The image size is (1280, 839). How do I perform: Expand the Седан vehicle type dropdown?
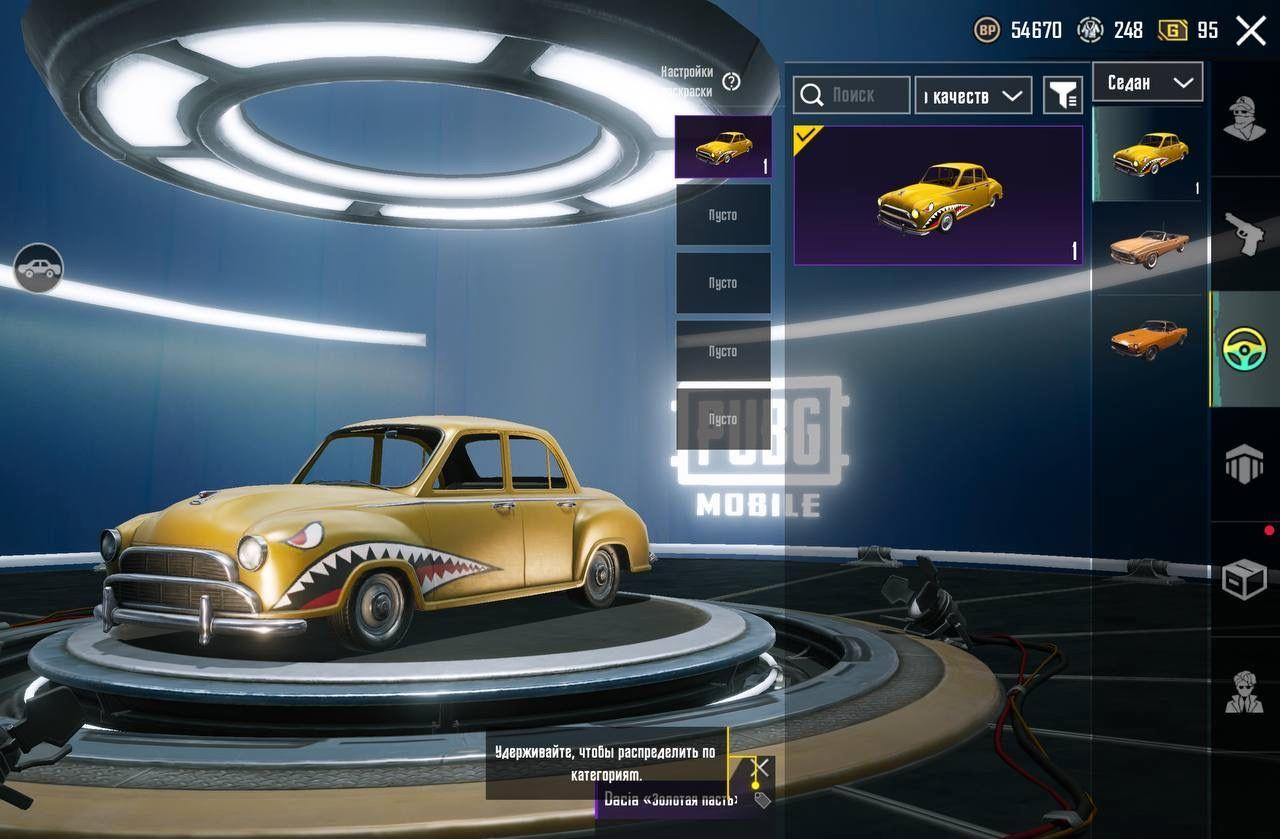(1147, 82)
